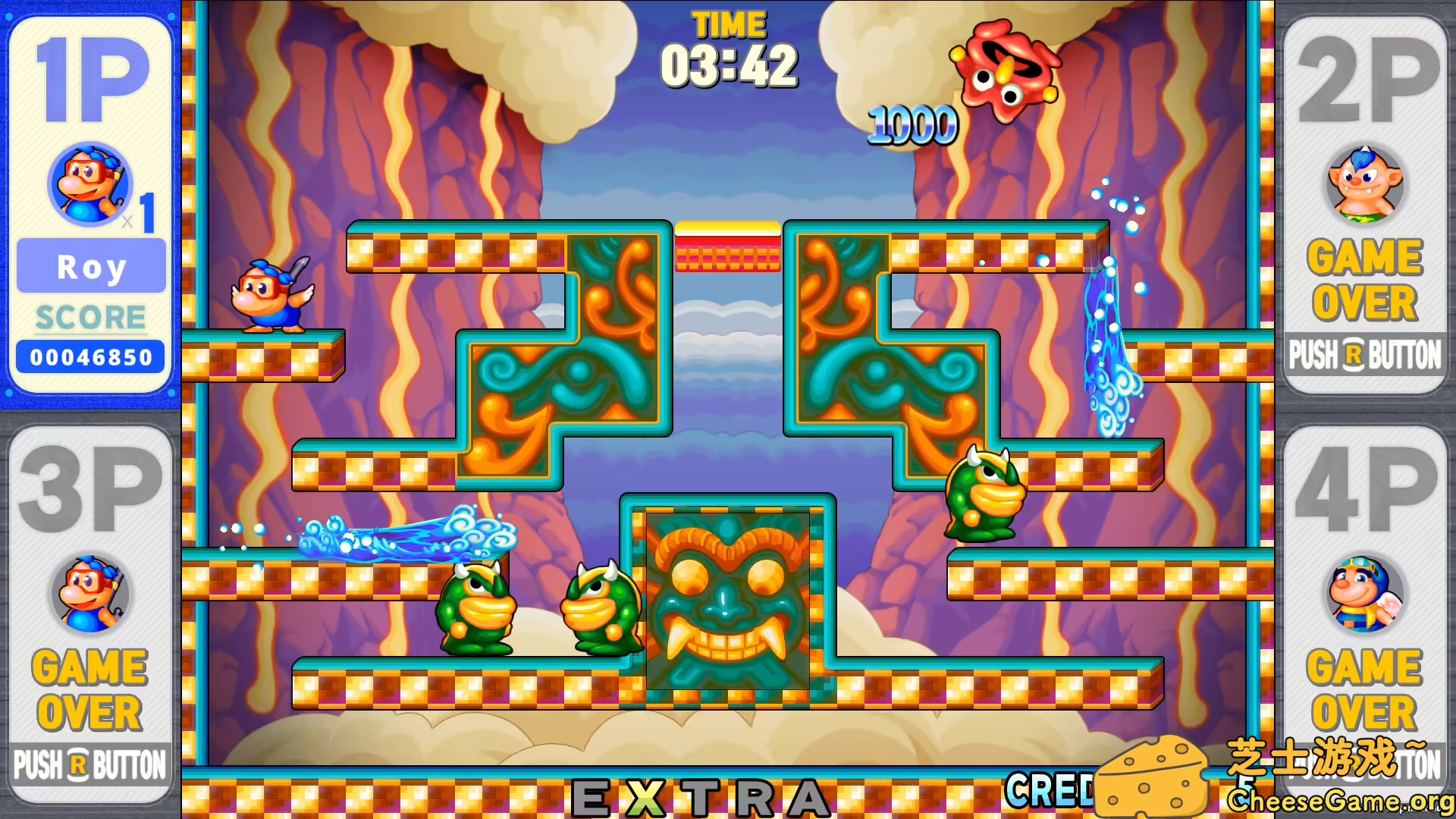Click the TIME counter showing 03:42

click(x=729, y=64)
